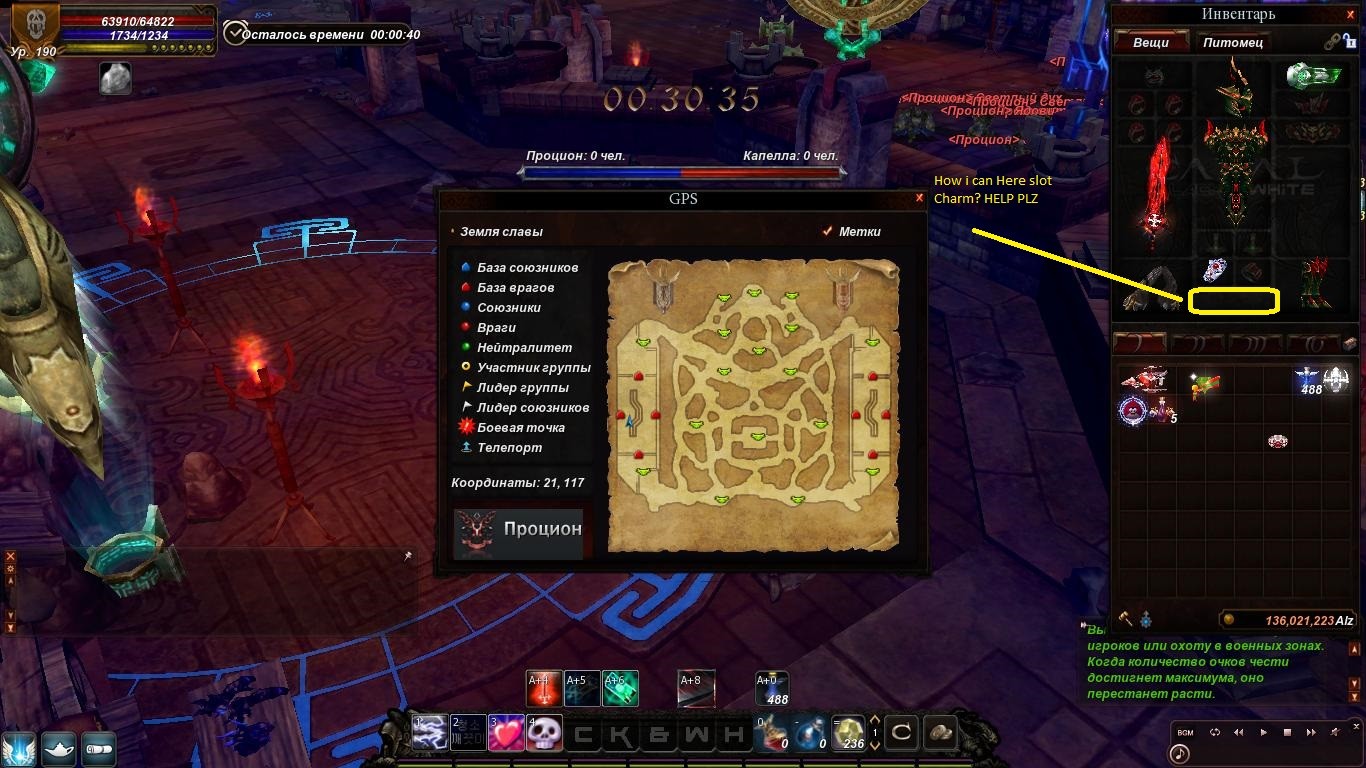This screenshot has width=1366, height=768.
Task: Close the GPS map window
Action: coord(919,198)
